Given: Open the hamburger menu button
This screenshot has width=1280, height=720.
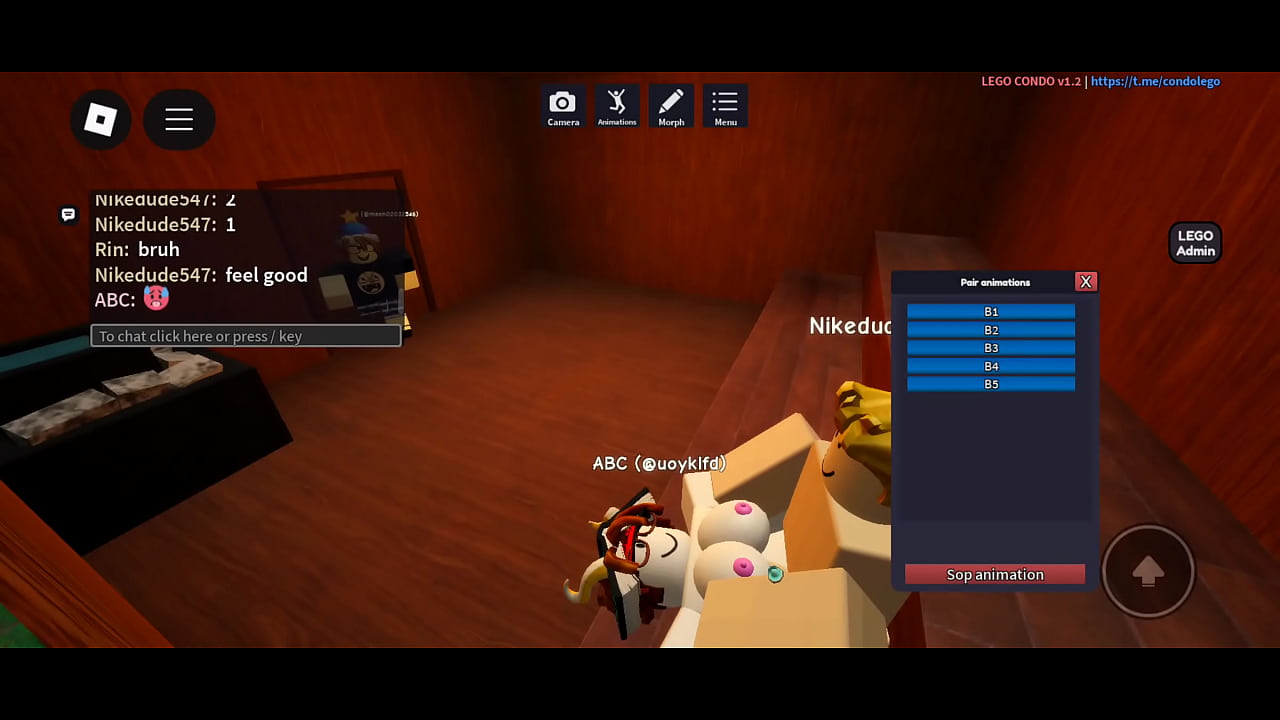Looking at the screenshot, I should pos(179,120).
